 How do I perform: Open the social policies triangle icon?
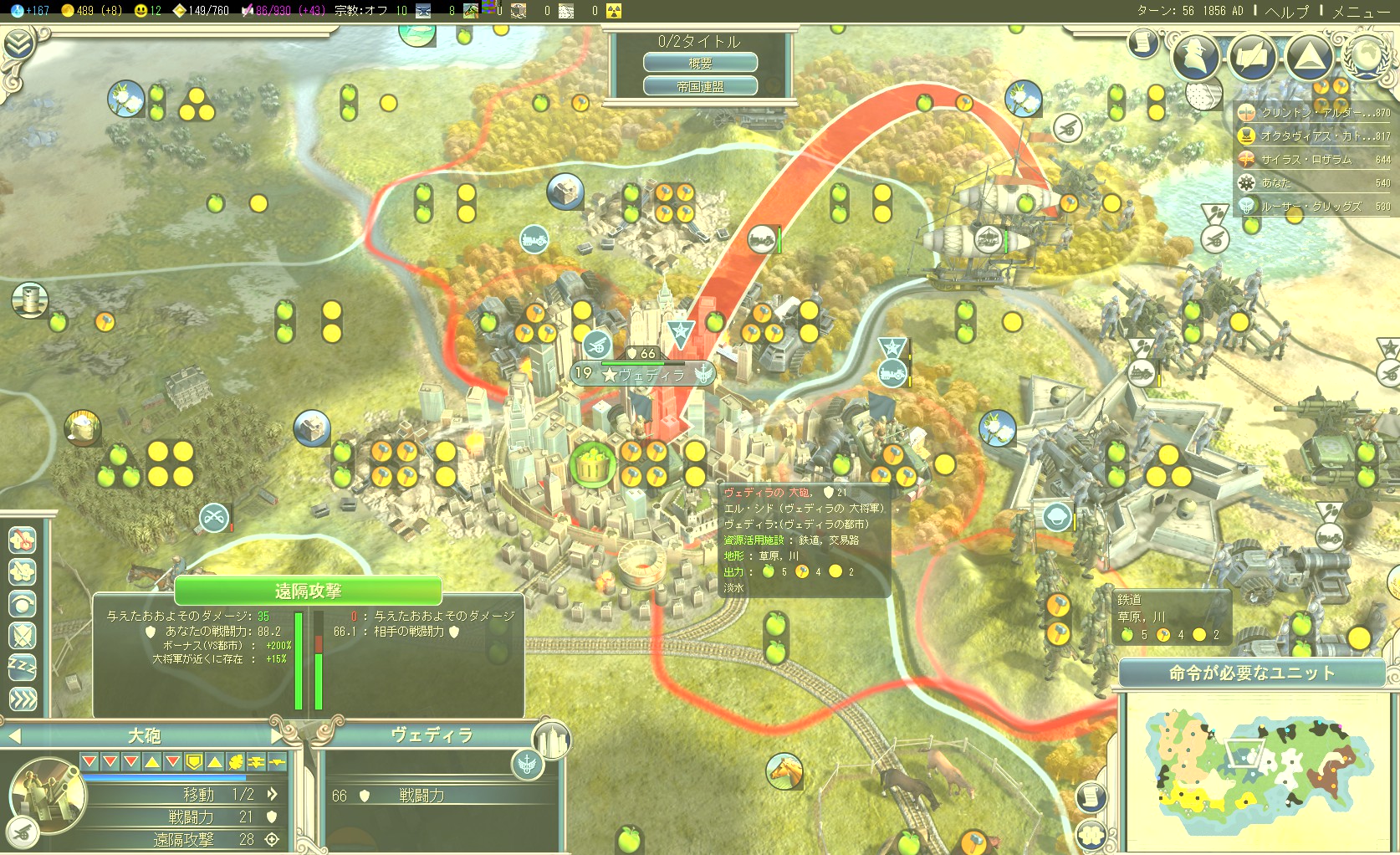(1309, 55)
